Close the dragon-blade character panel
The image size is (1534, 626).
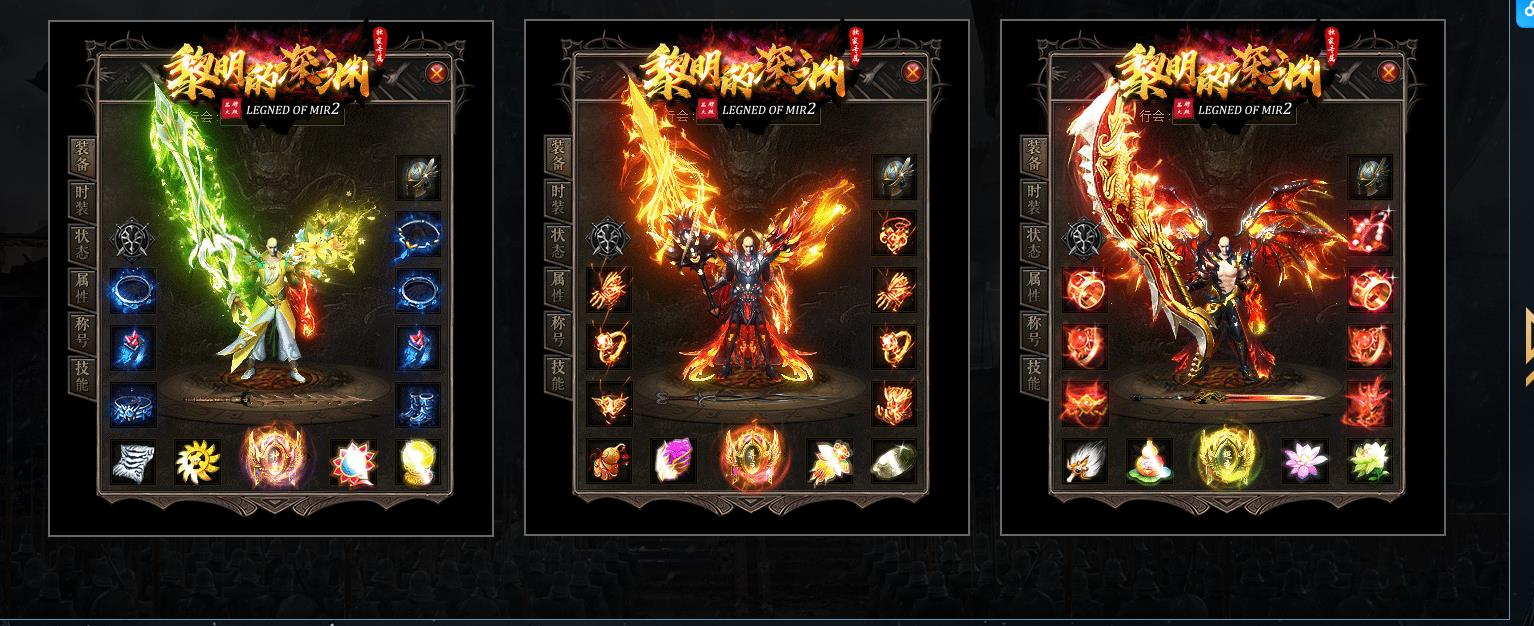(x=1388, y=72)
